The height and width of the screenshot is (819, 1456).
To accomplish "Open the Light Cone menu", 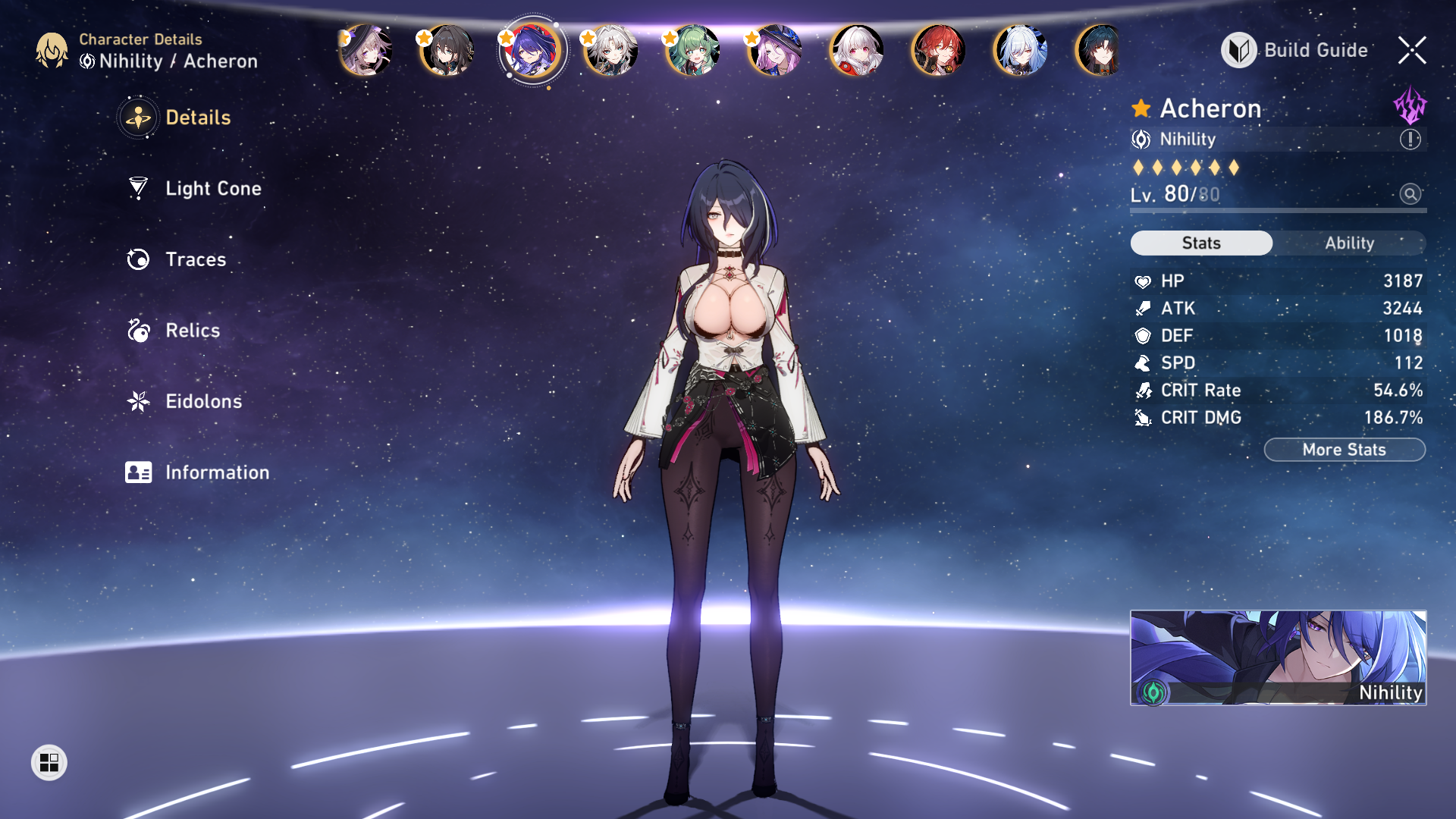I will click(x=212, y=188).
